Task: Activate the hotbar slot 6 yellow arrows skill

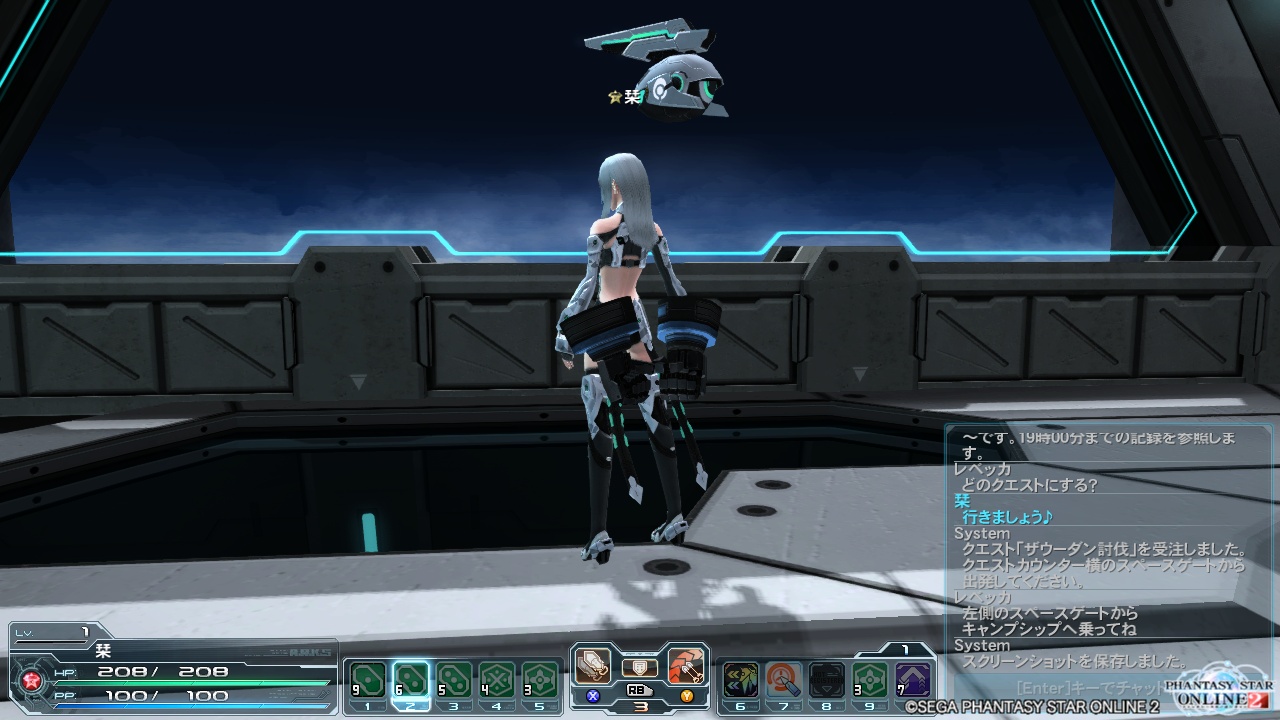Action: click(x=741, y=681)
